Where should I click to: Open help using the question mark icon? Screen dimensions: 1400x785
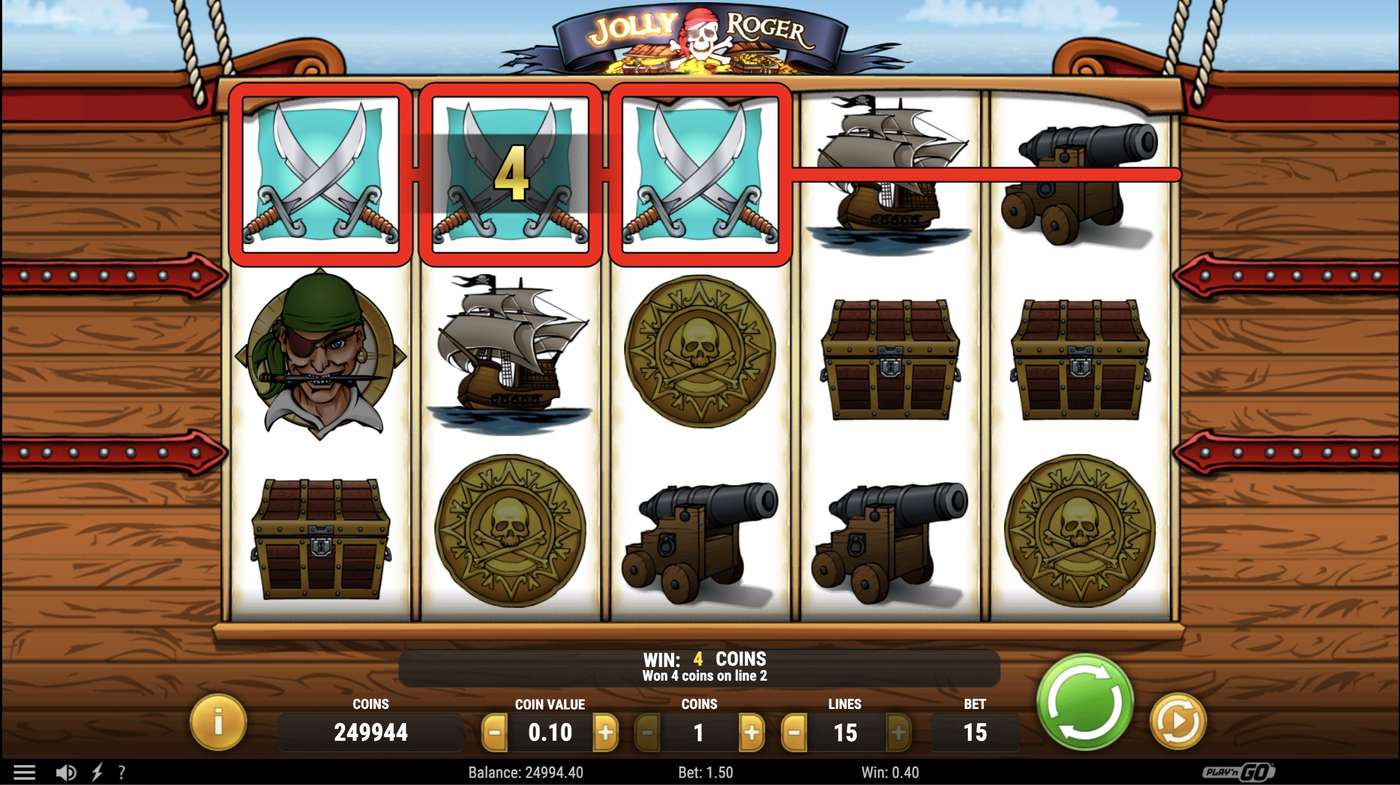[121, 771]
